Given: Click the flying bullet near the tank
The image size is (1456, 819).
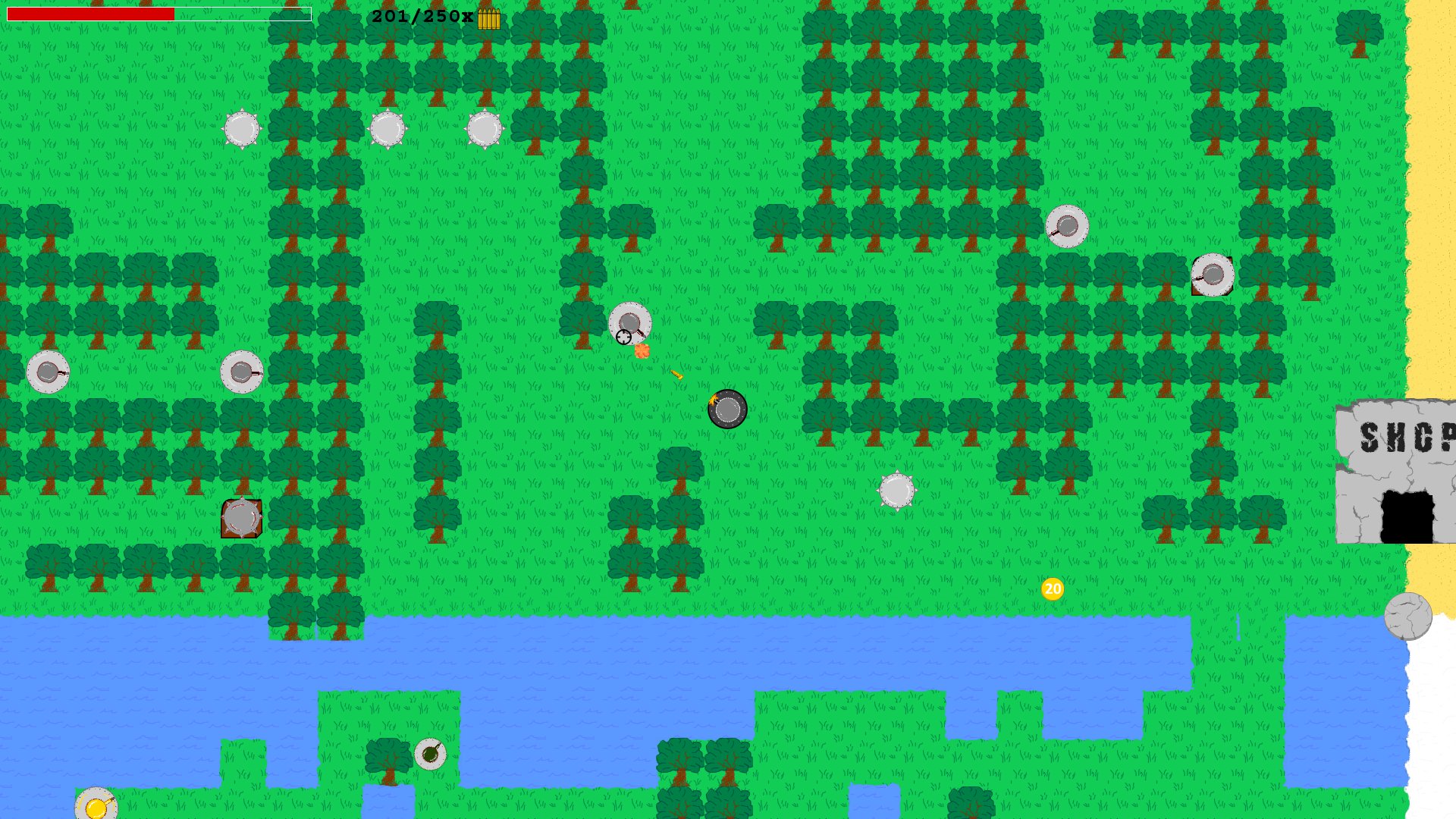Looking at the screenshot, I should 677,374.
